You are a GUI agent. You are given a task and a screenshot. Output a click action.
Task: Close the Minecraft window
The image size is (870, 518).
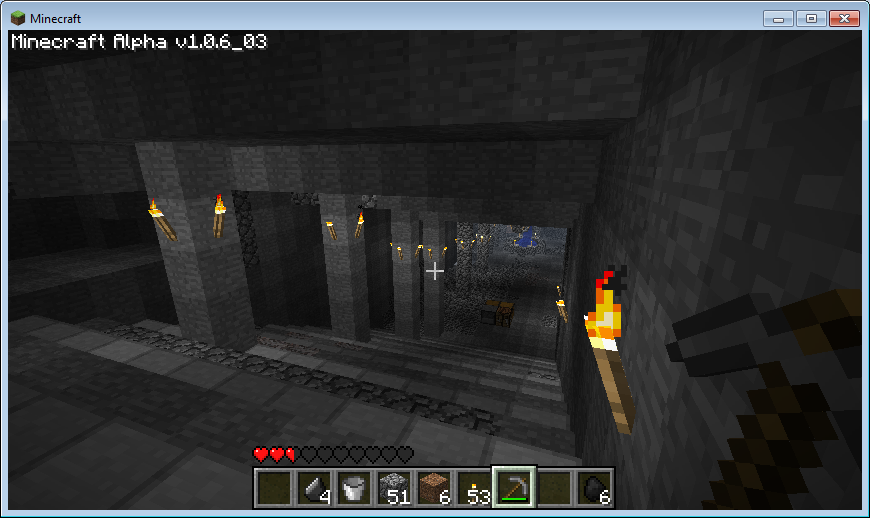pyautogui.click(x=842, y=18)
